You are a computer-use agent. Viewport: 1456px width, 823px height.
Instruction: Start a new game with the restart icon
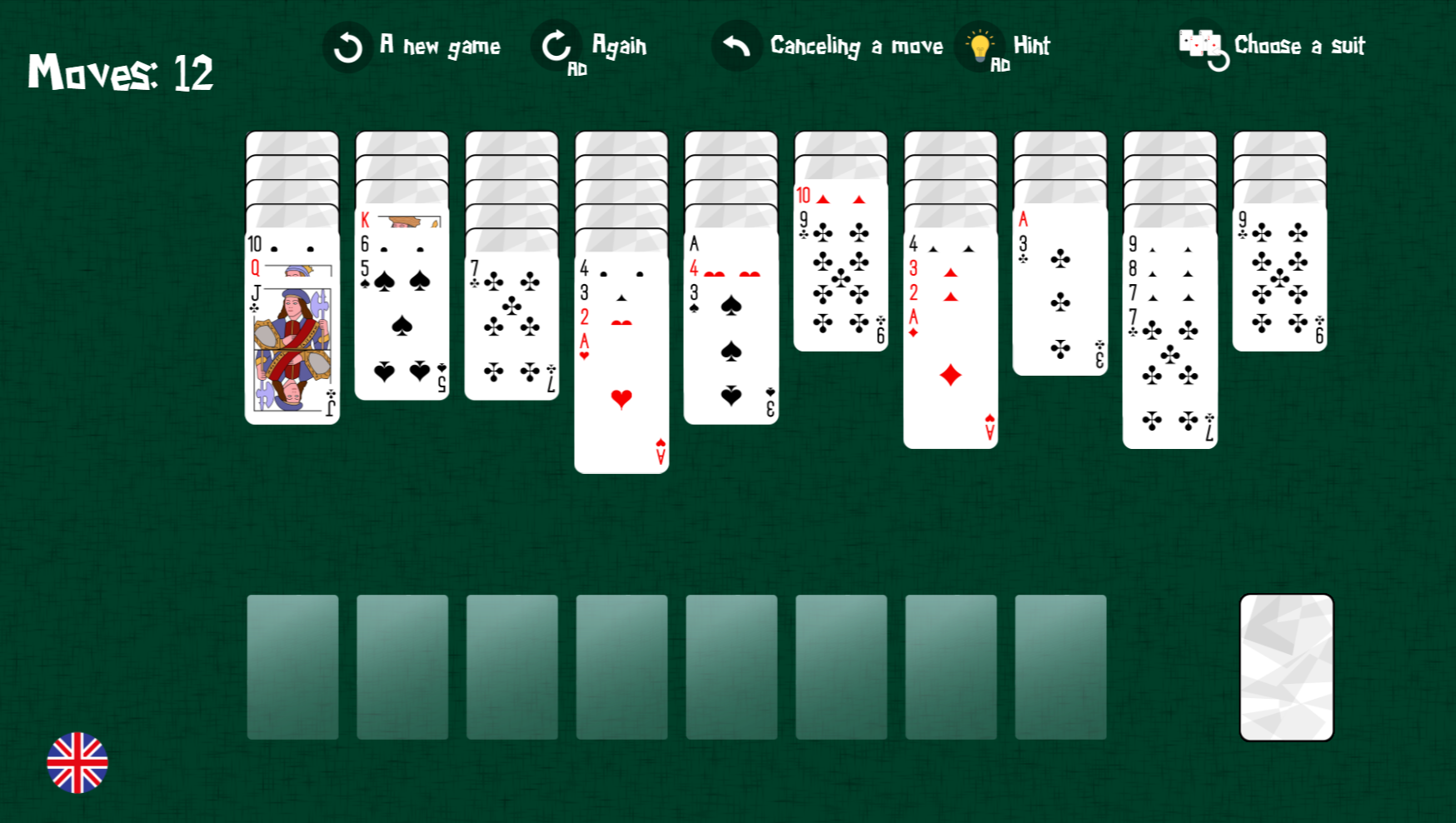point(347,46)
